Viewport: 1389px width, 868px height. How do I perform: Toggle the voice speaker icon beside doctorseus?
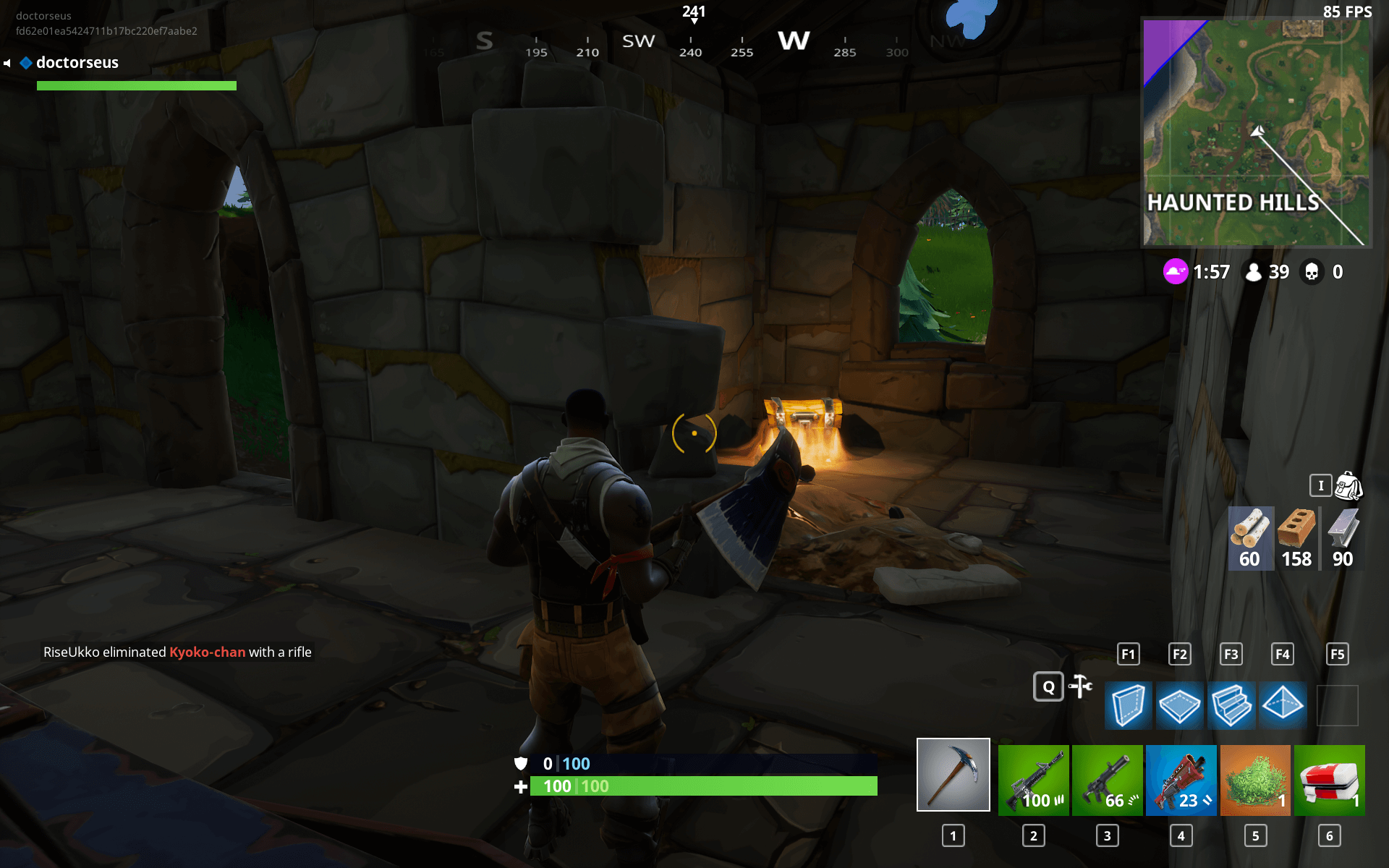click(7, 64)
